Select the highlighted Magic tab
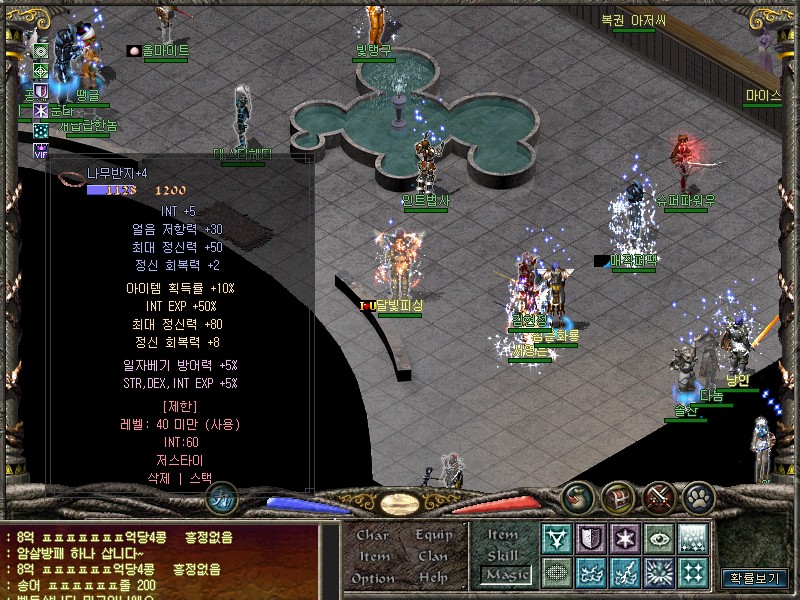 [505, 575]
